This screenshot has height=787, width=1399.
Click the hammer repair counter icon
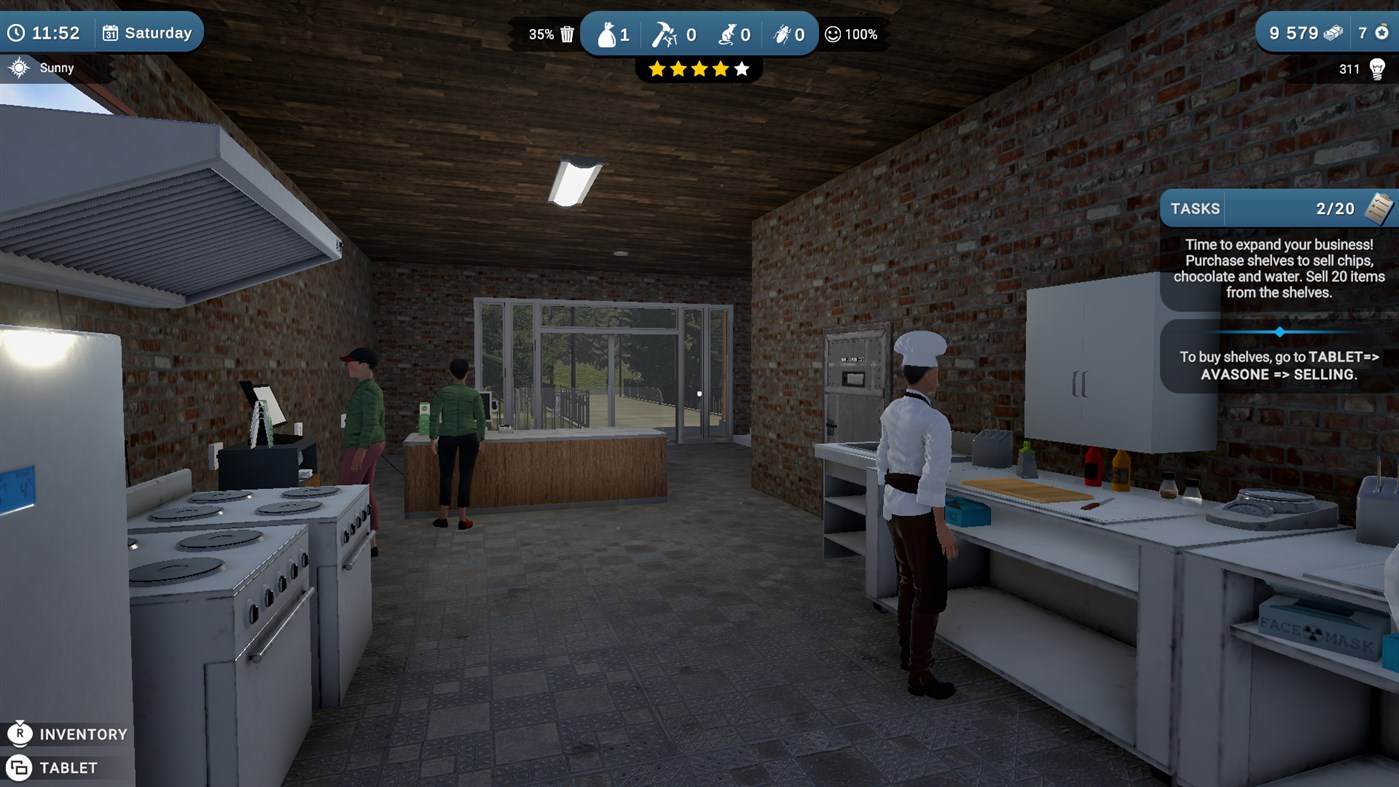(663, 33)
